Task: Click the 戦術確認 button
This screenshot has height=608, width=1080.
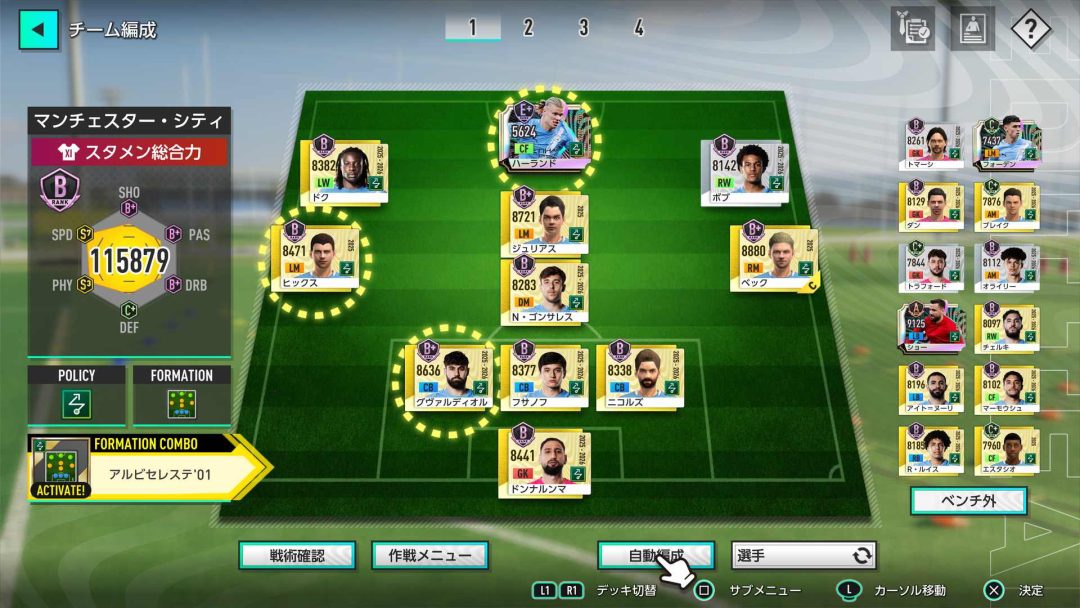Action: (297, 555)
